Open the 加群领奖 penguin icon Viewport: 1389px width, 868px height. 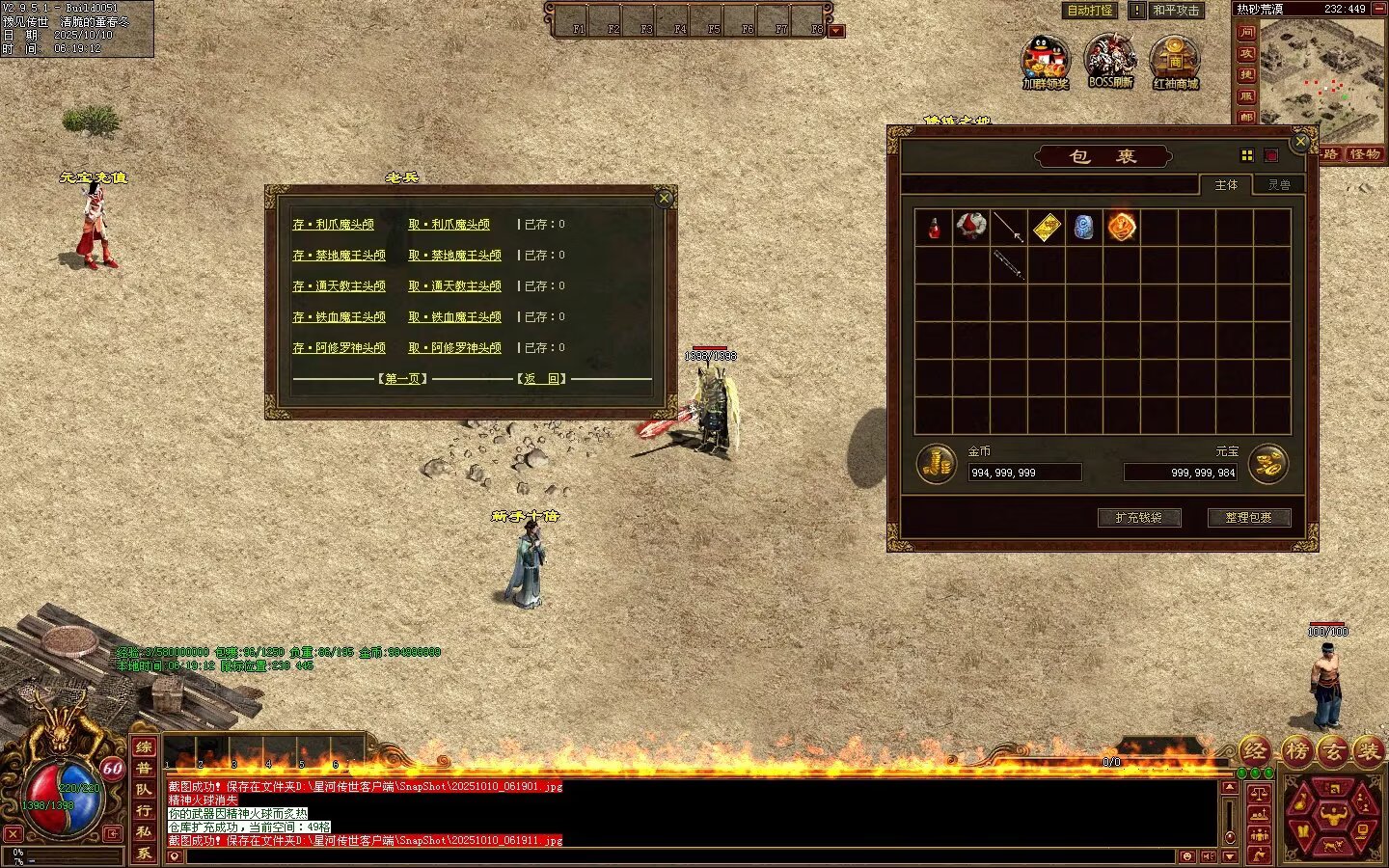pyautogui.click(x=1046, y=60)
